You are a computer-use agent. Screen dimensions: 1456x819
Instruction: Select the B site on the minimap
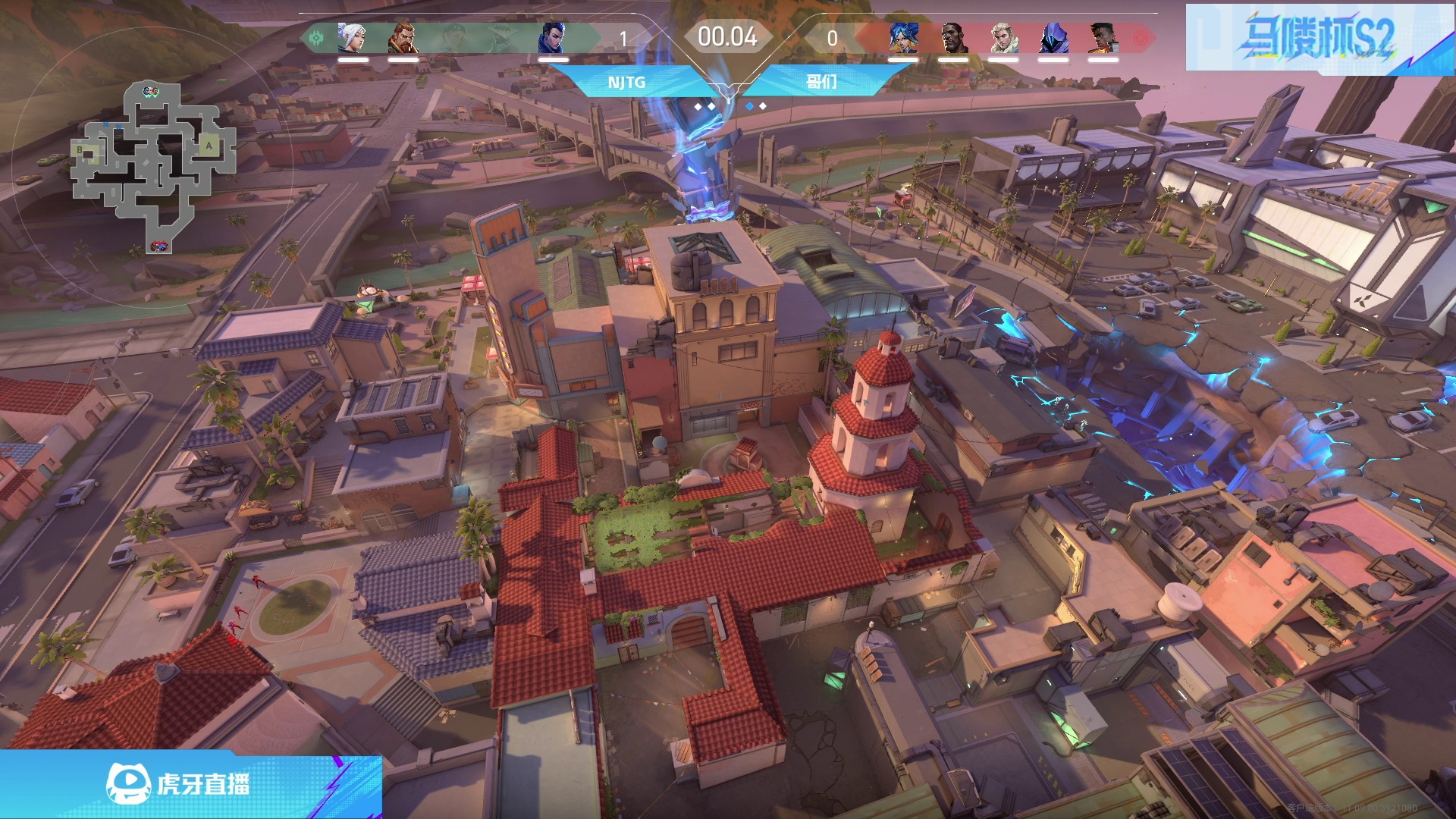pos(80,150)
